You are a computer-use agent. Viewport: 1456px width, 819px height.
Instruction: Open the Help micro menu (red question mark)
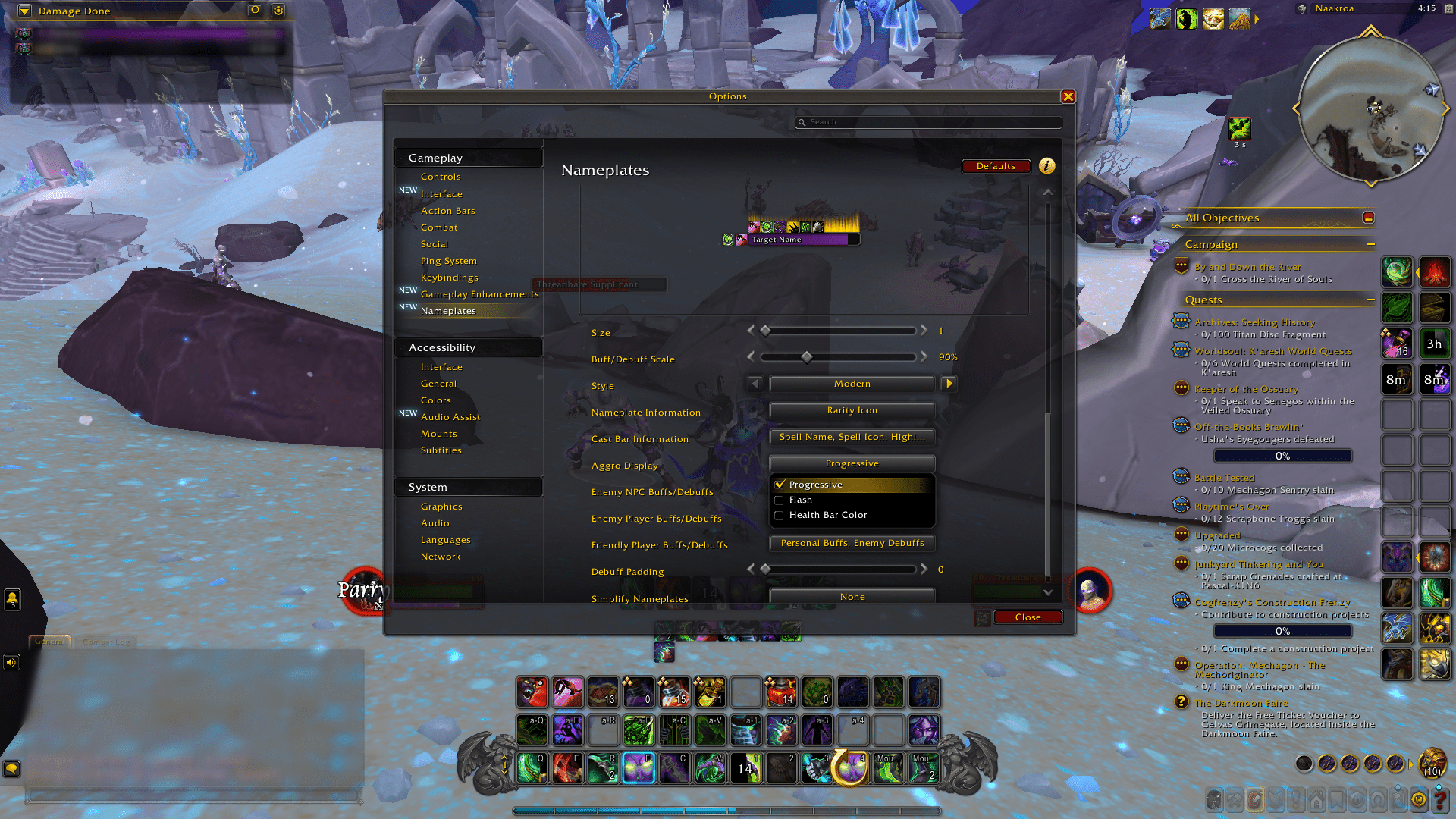tap(1439, 799)
